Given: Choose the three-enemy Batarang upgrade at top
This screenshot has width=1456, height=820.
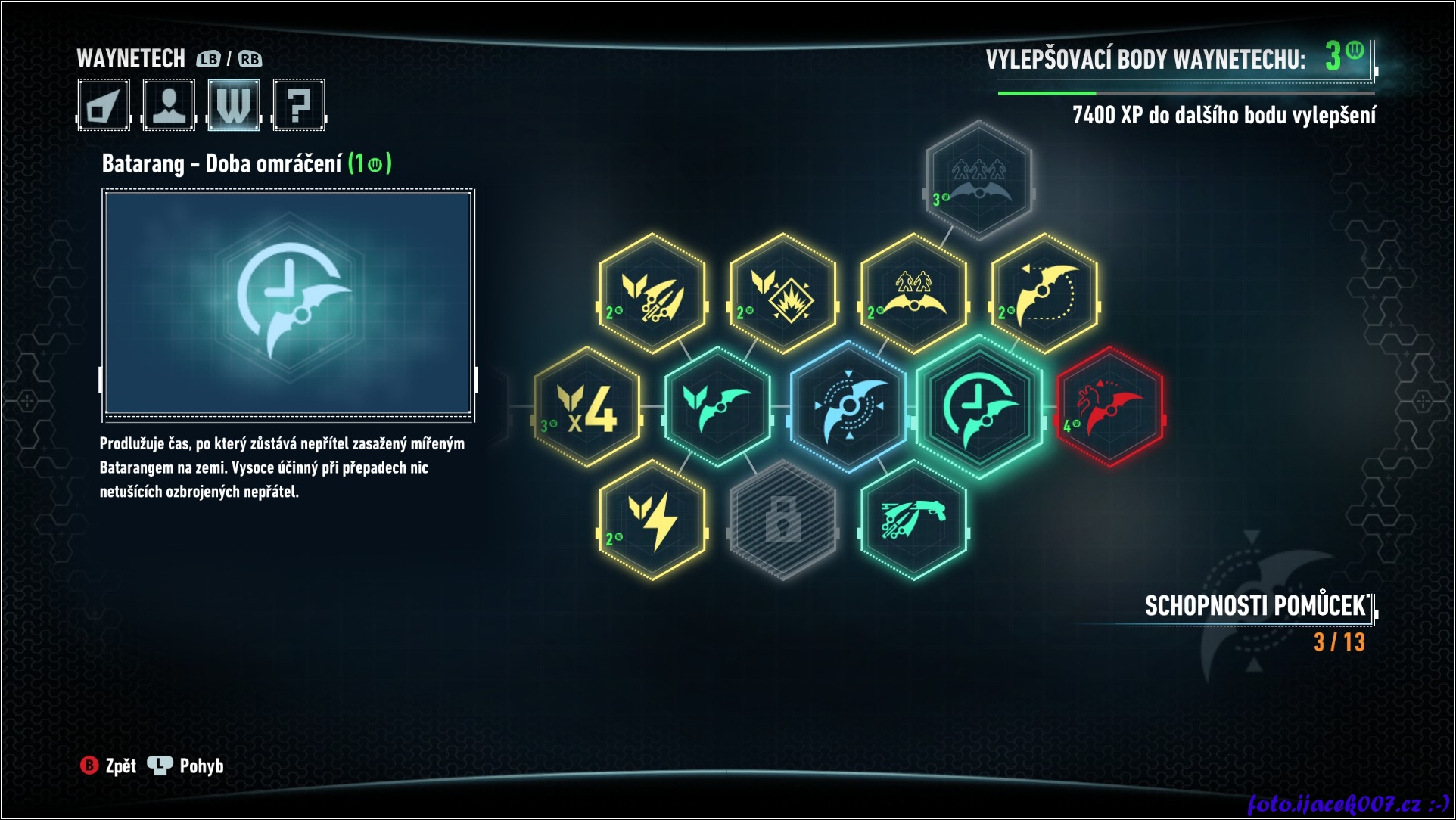Looking at the screenshot, I should point(979,180).
